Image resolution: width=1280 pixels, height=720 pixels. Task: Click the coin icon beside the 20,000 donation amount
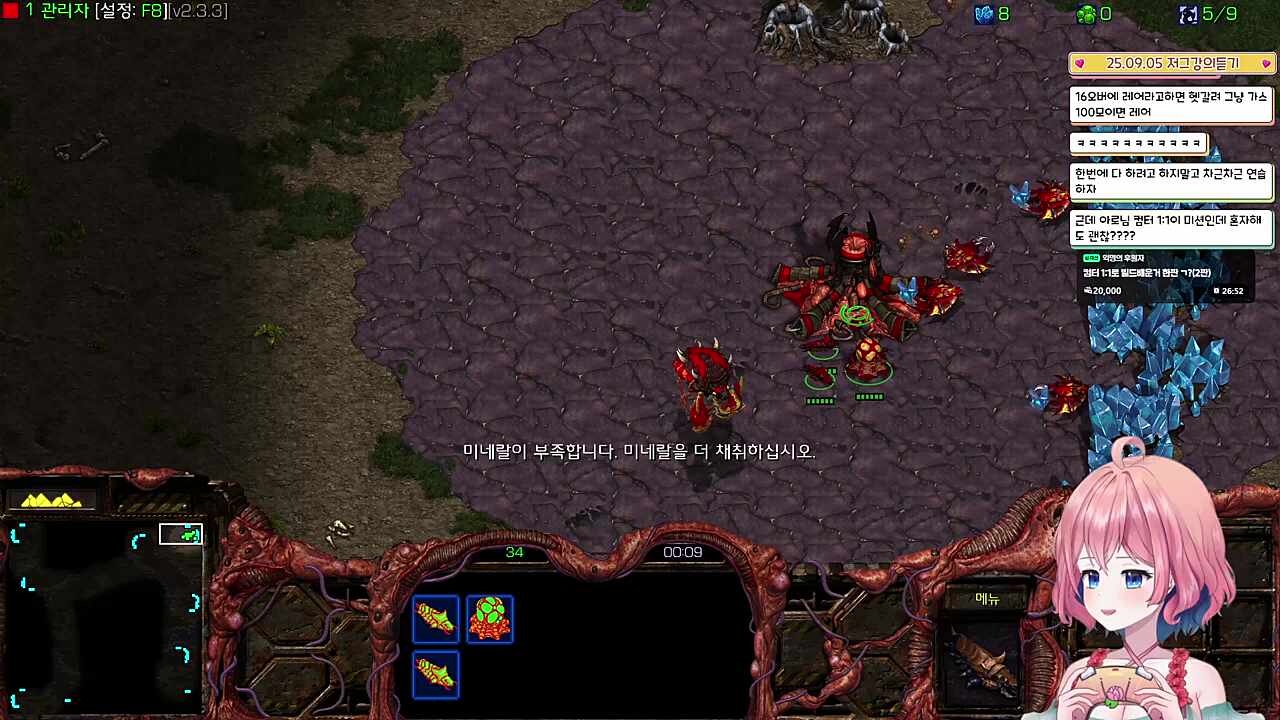1090,290
